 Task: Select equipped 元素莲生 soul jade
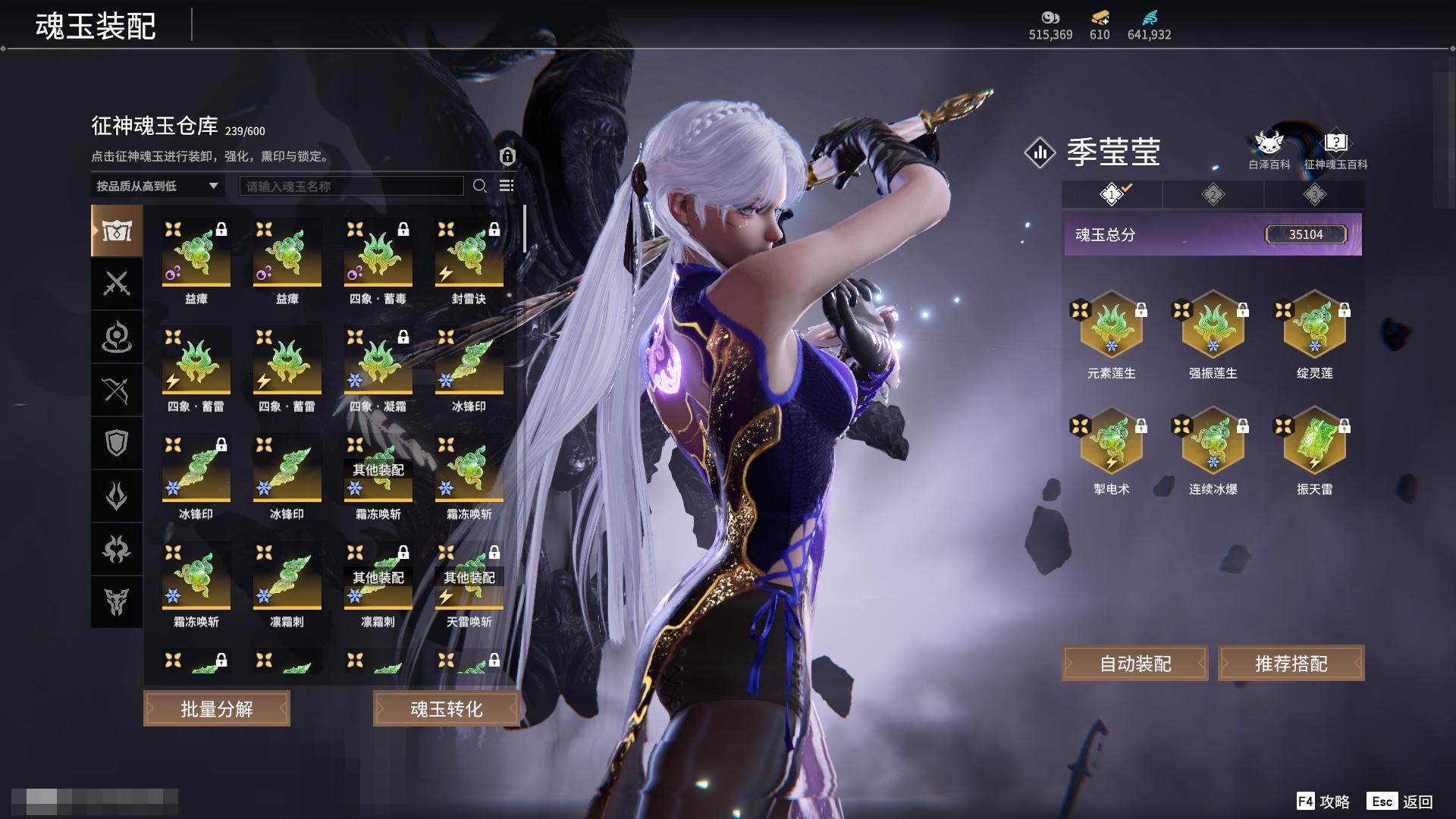pyautogui.click(x=1111, y=326)
